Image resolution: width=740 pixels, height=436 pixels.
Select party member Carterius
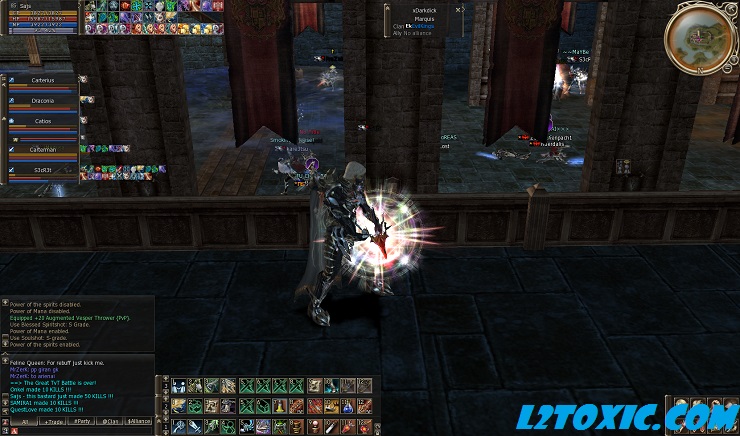(x=43, y=80)
